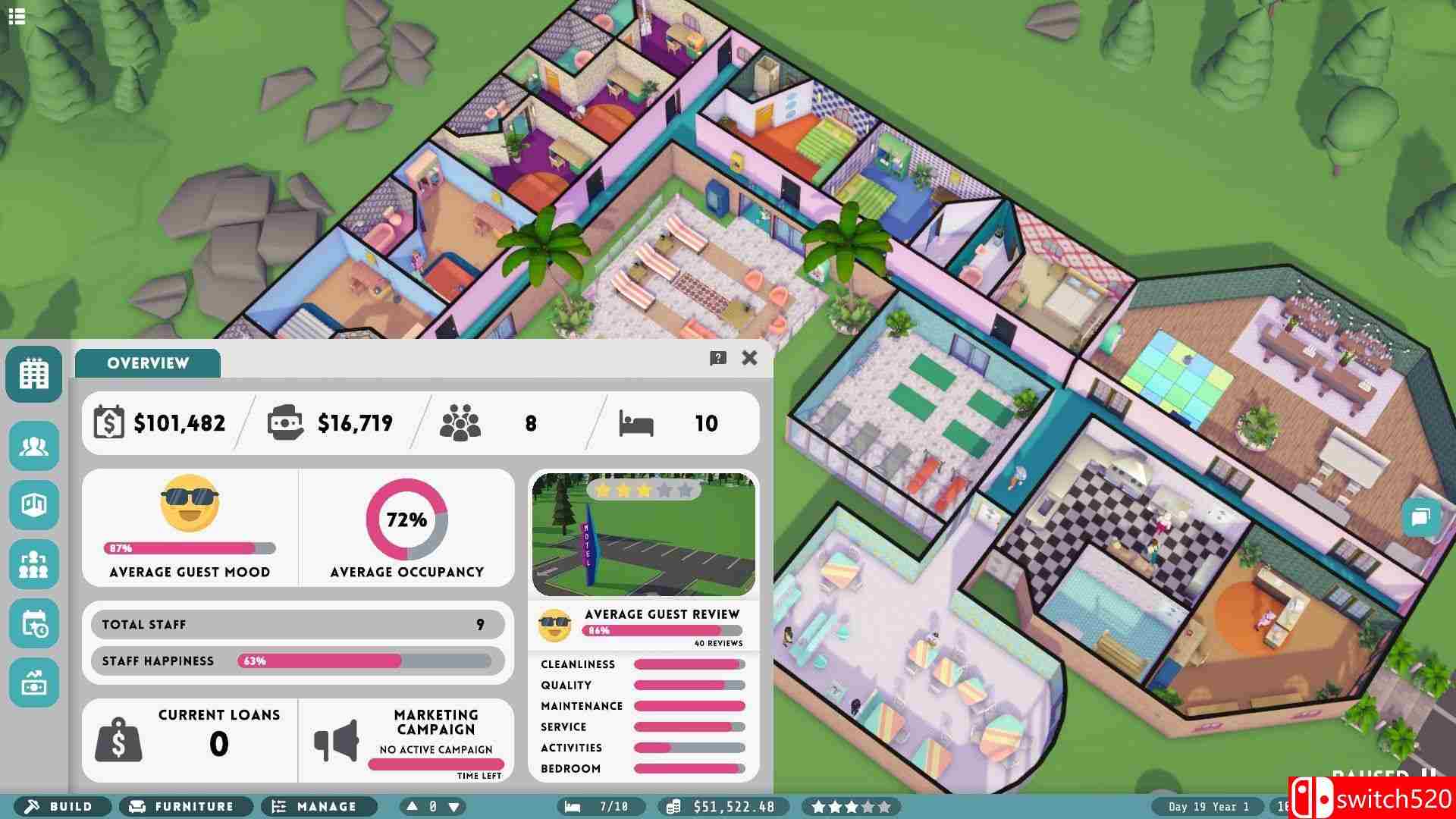Close the Overview panel with the X
Screen dimensions: 1456x819
pyautogui.click(x=749, y=359)
